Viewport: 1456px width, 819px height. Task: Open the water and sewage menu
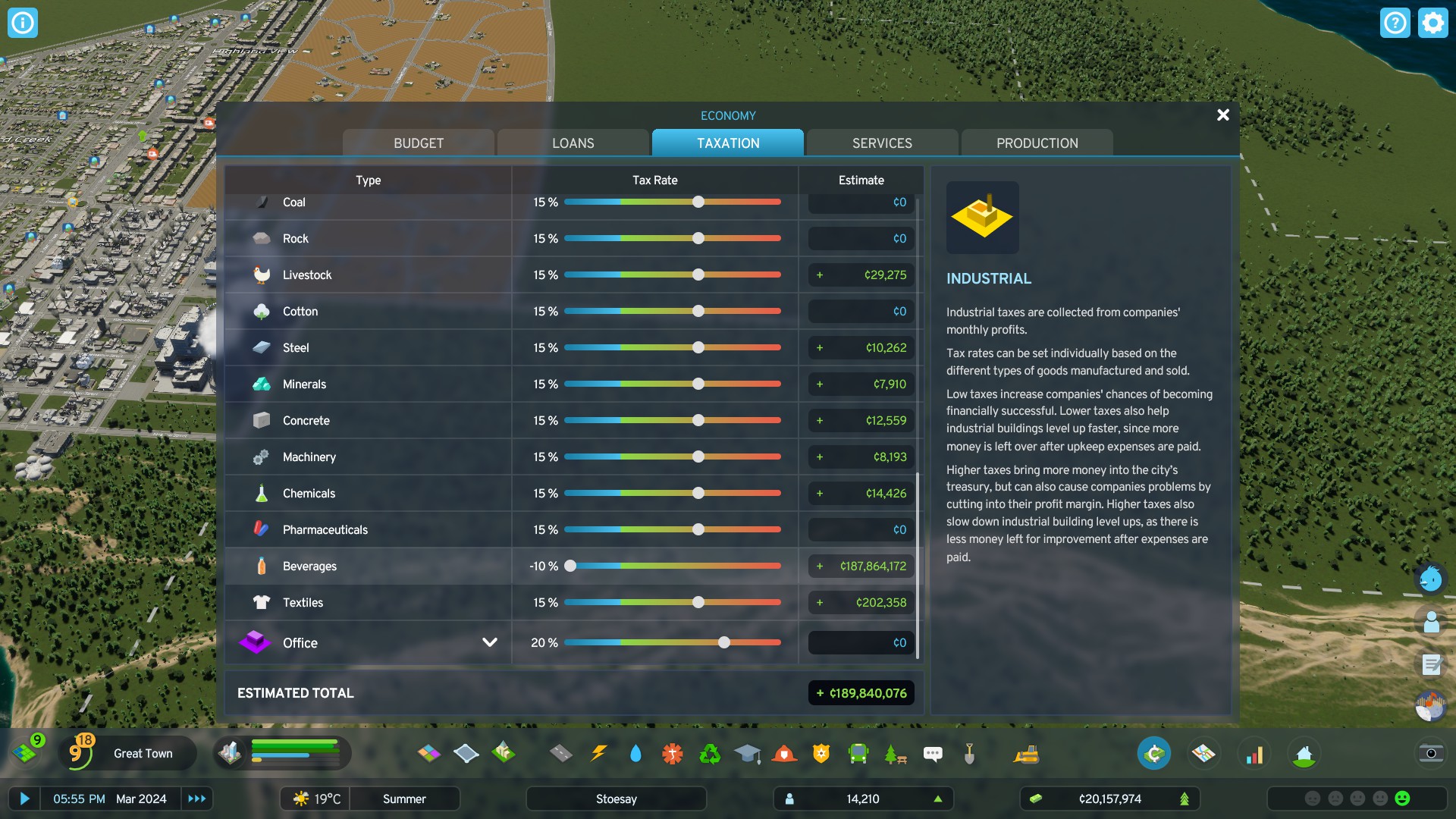[635, 753]
